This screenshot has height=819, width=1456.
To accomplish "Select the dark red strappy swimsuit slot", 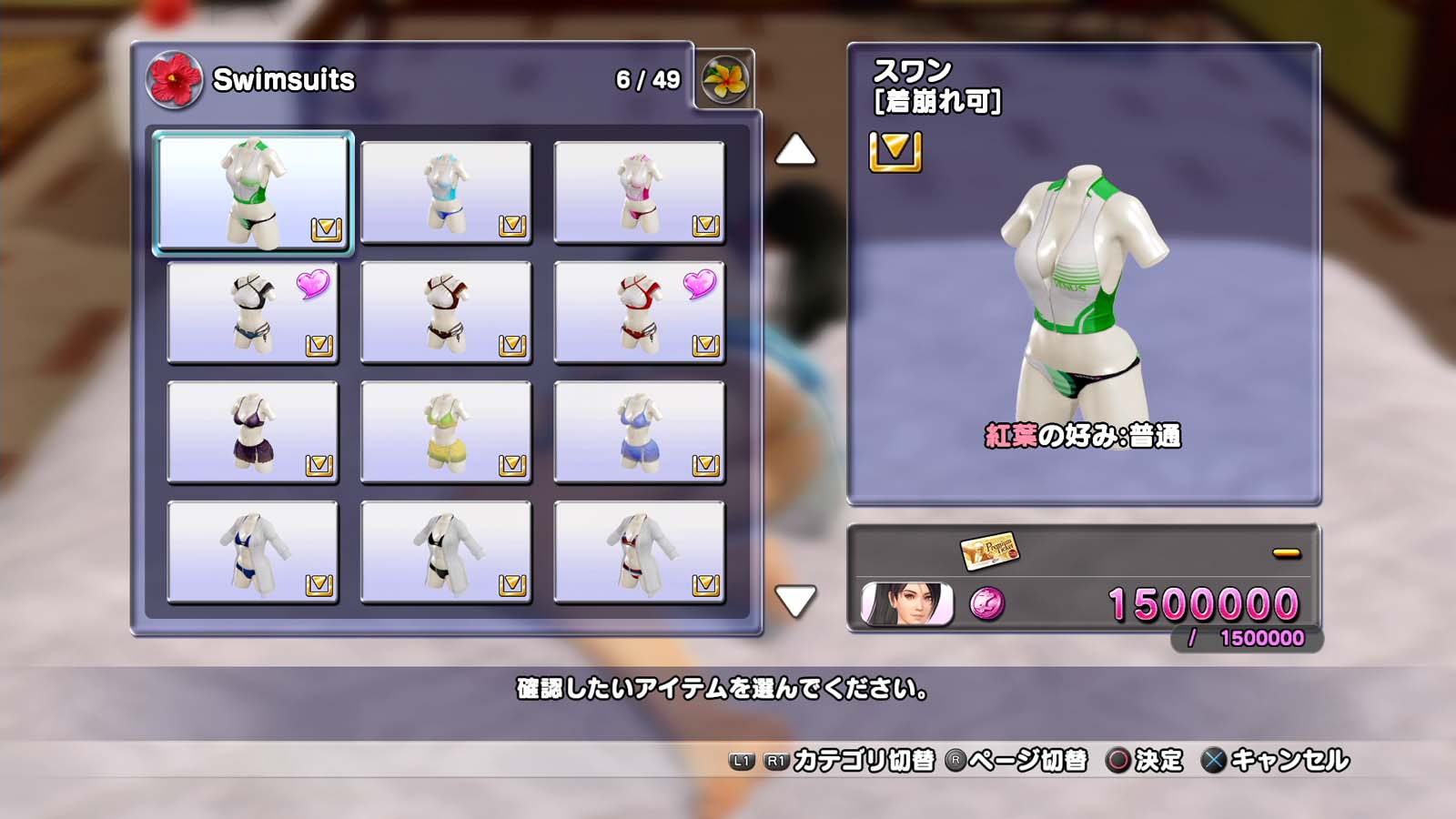I will (x=446, y=312).
